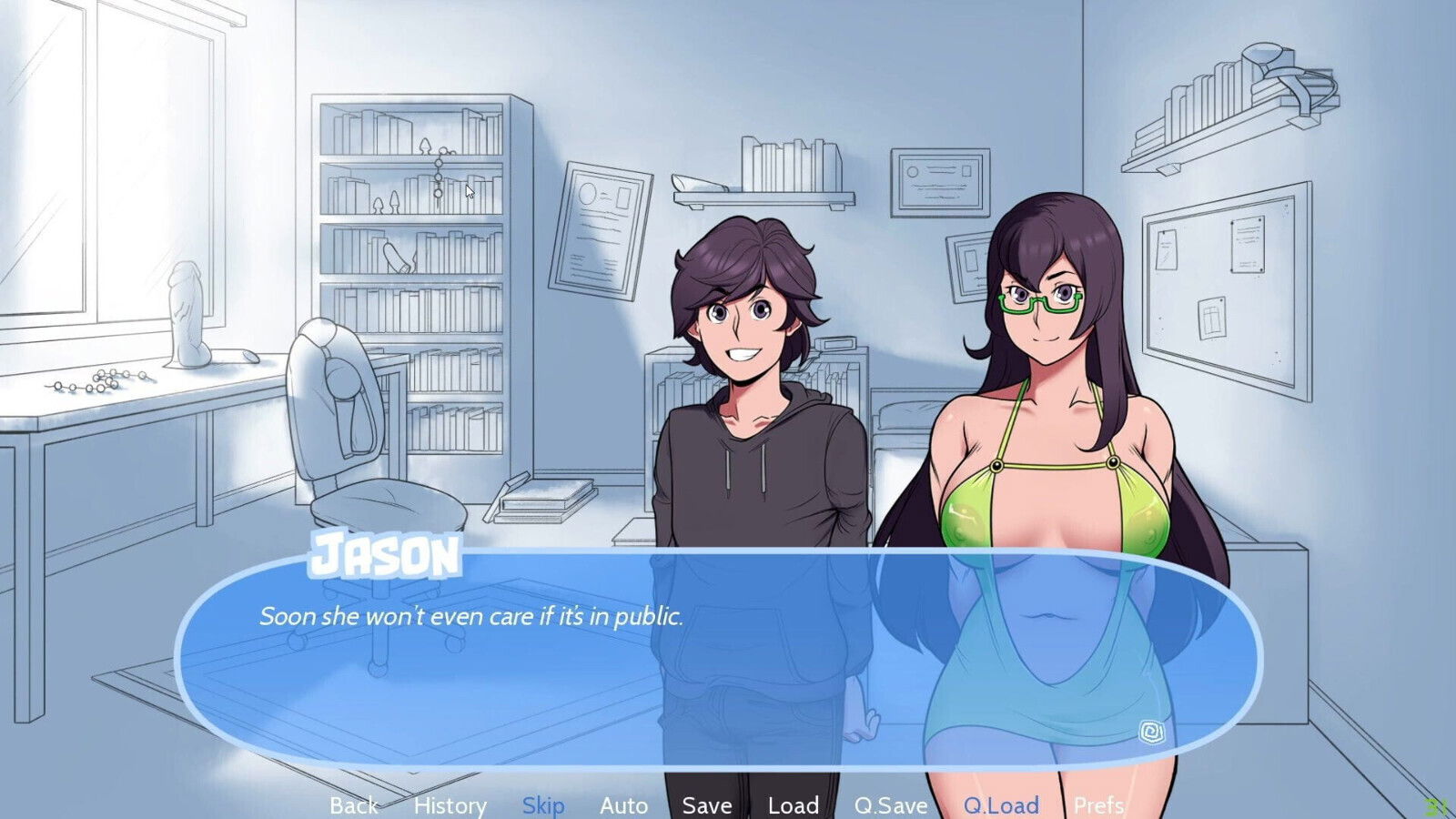Quick load with Q.Load

coord(1001,805)
